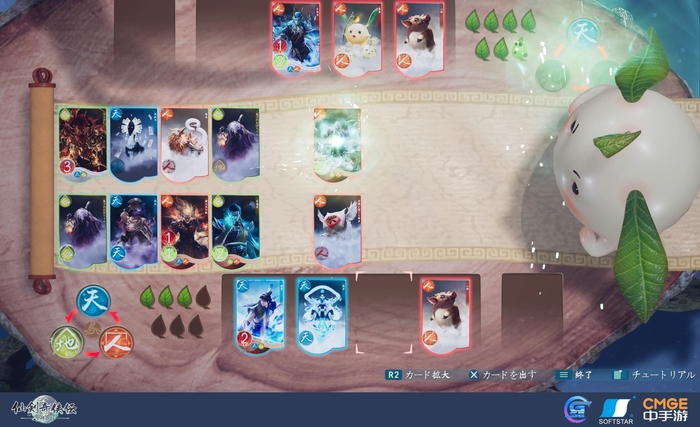Select the white-maned lion board card

pyautogui.click(x=184, y=147)
